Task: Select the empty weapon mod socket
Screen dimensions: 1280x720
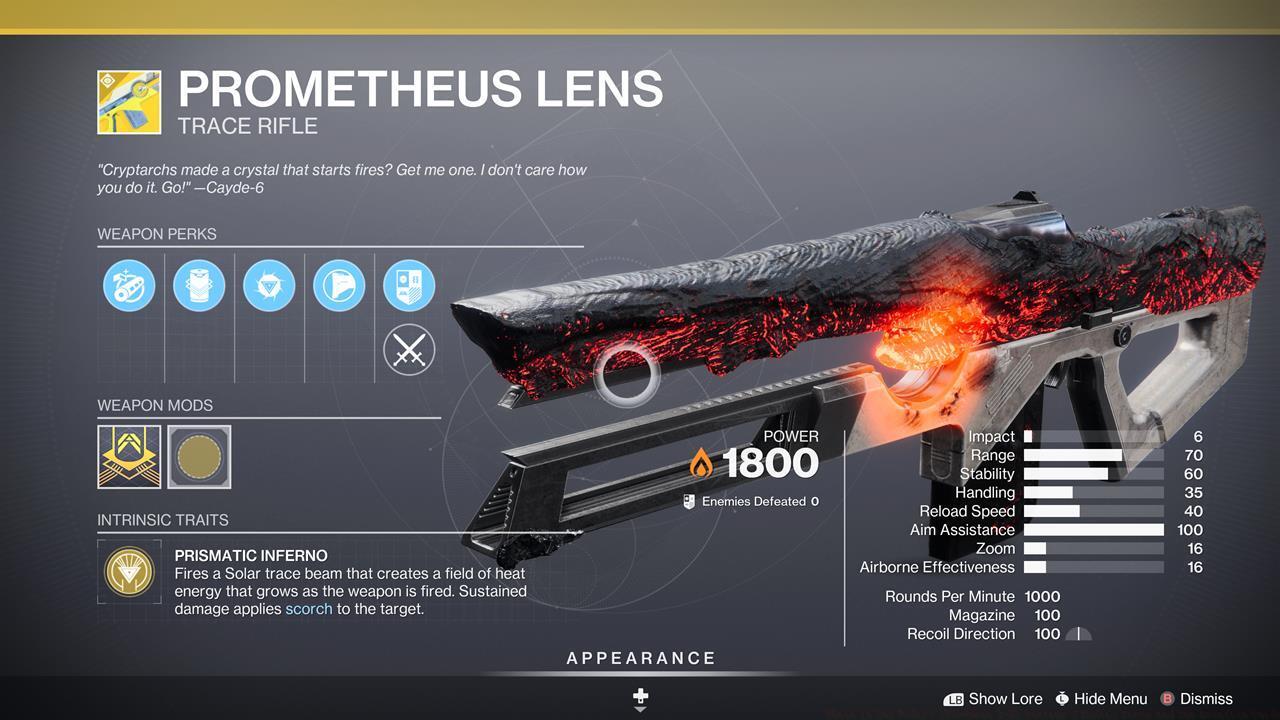Action: [x=198, y=457]
